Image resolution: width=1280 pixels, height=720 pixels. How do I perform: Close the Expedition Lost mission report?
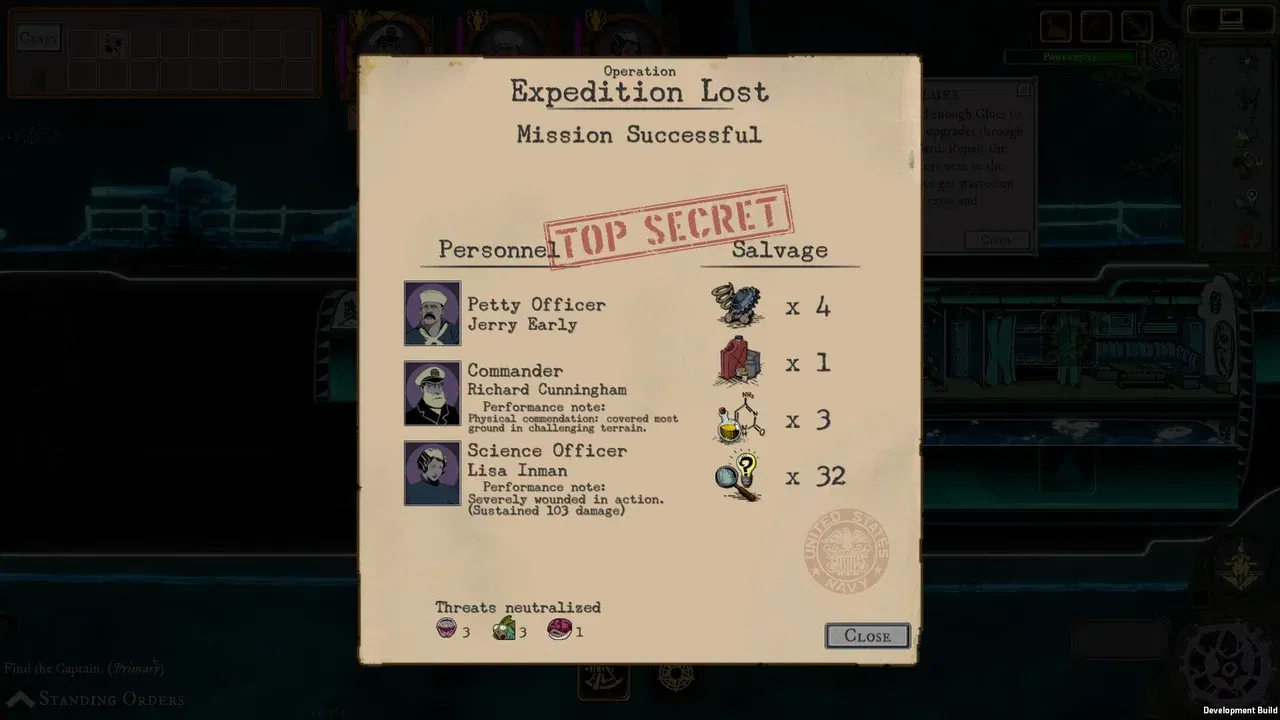[866, 636]
